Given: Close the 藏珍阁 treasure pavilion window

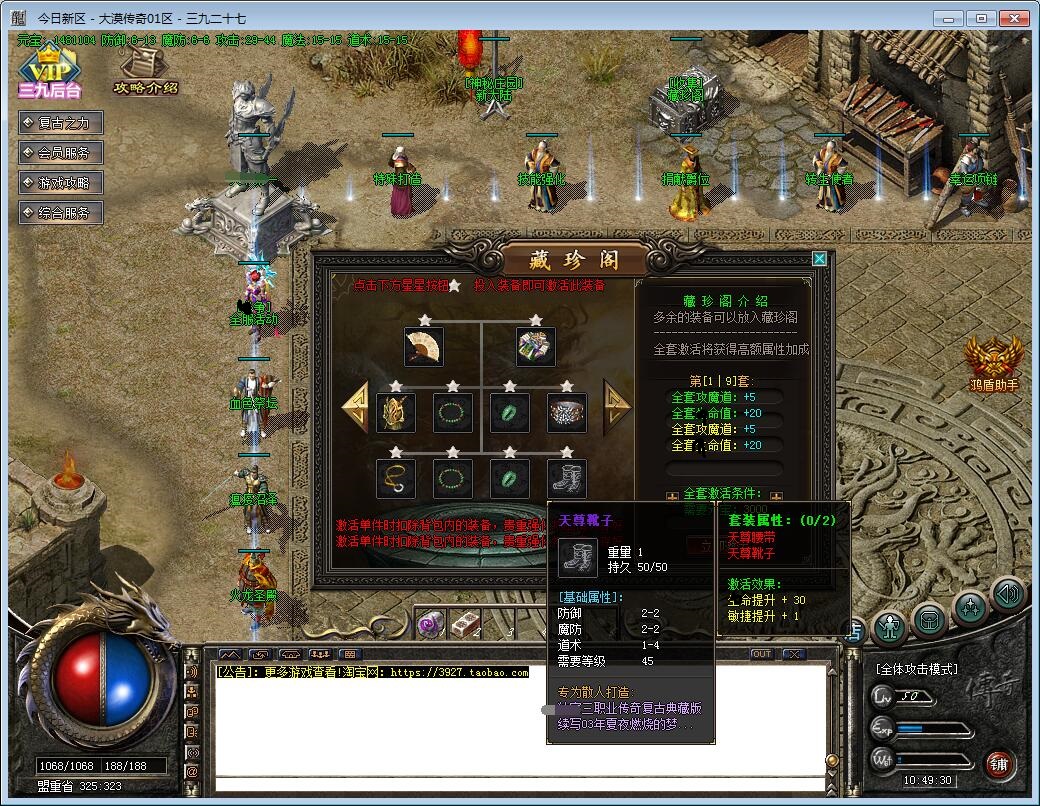Looking at the screenshot, I should tap(819, 259).
